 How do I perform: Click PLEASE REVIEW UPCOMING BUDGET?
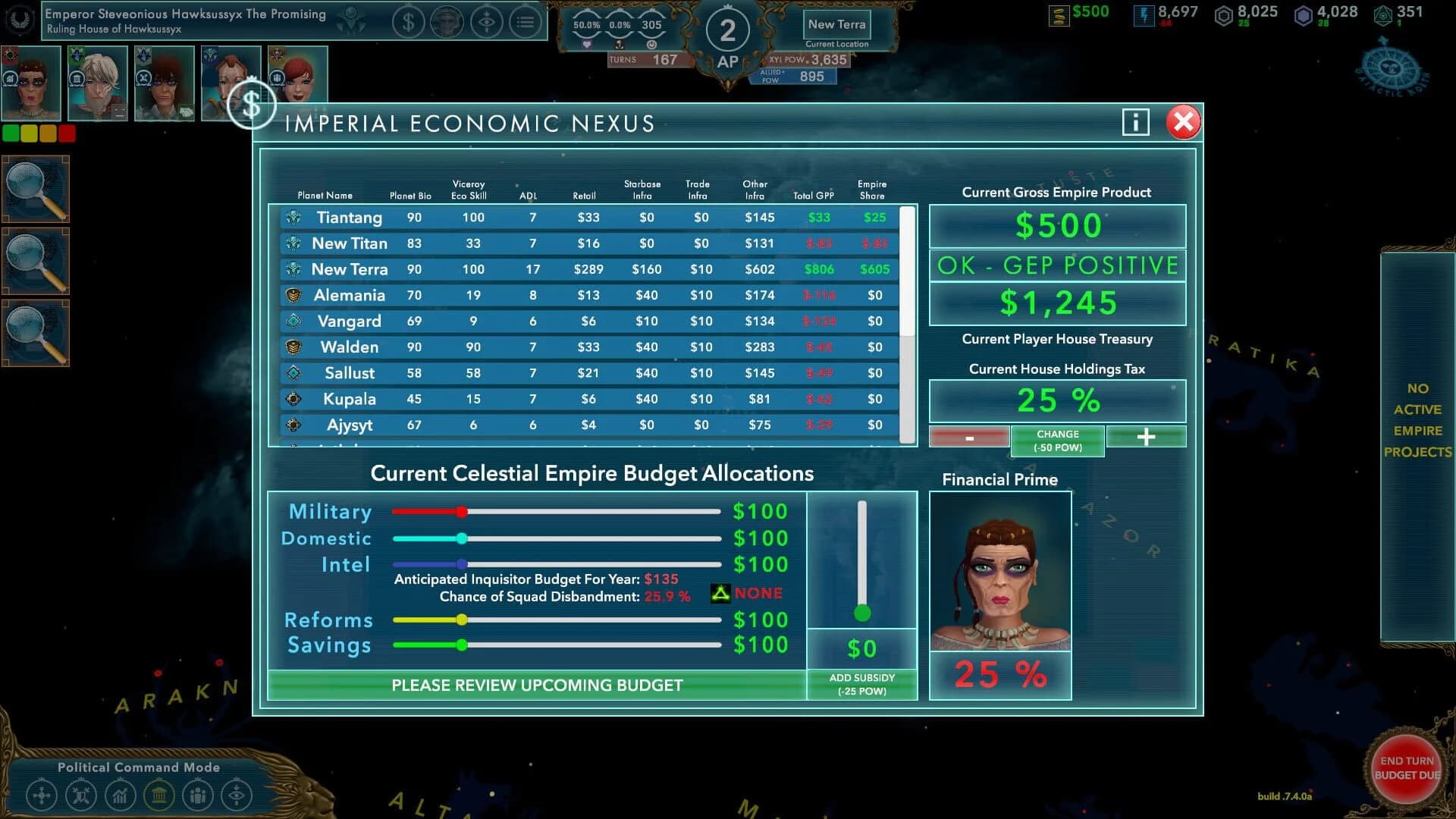[x=537, y=685]
